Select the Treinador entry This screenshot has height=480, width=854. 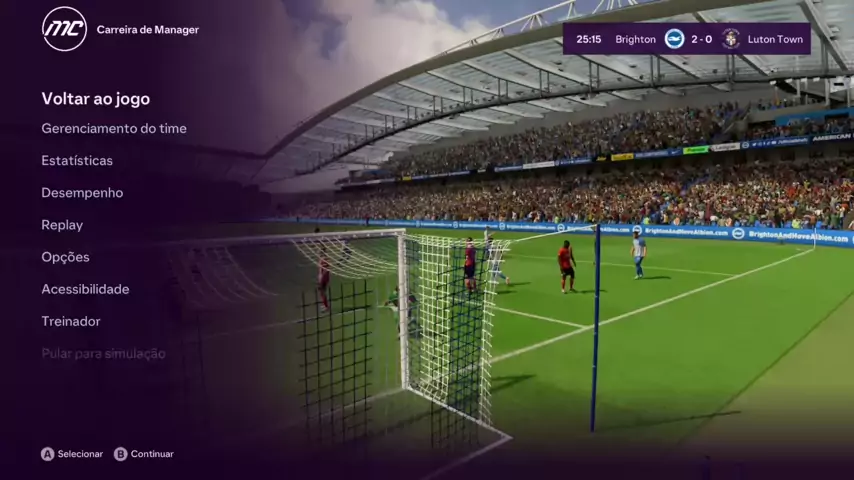[x=71, y=321]
